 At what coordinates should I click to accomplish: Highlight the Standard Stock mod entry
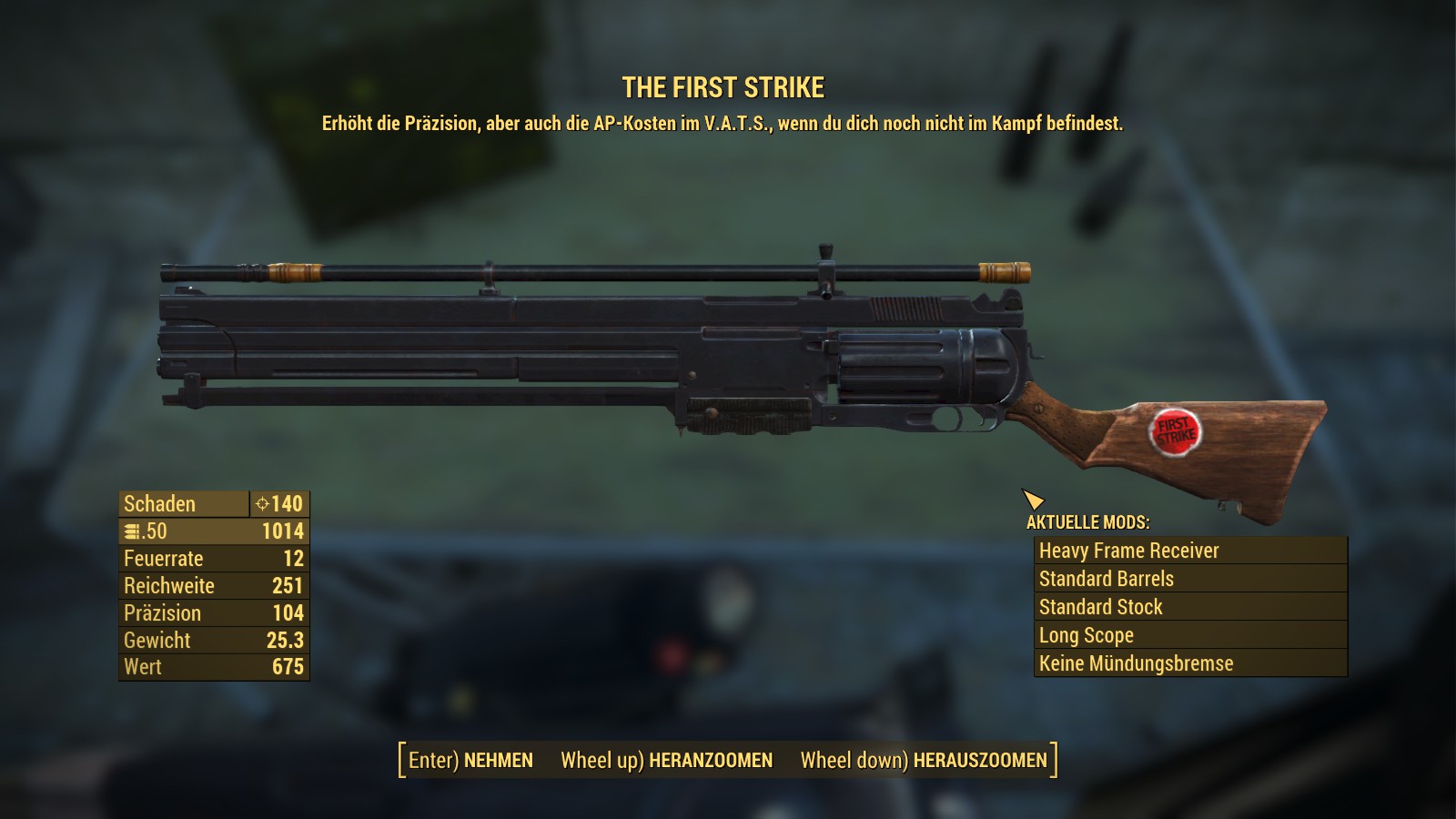(1190, 607)
